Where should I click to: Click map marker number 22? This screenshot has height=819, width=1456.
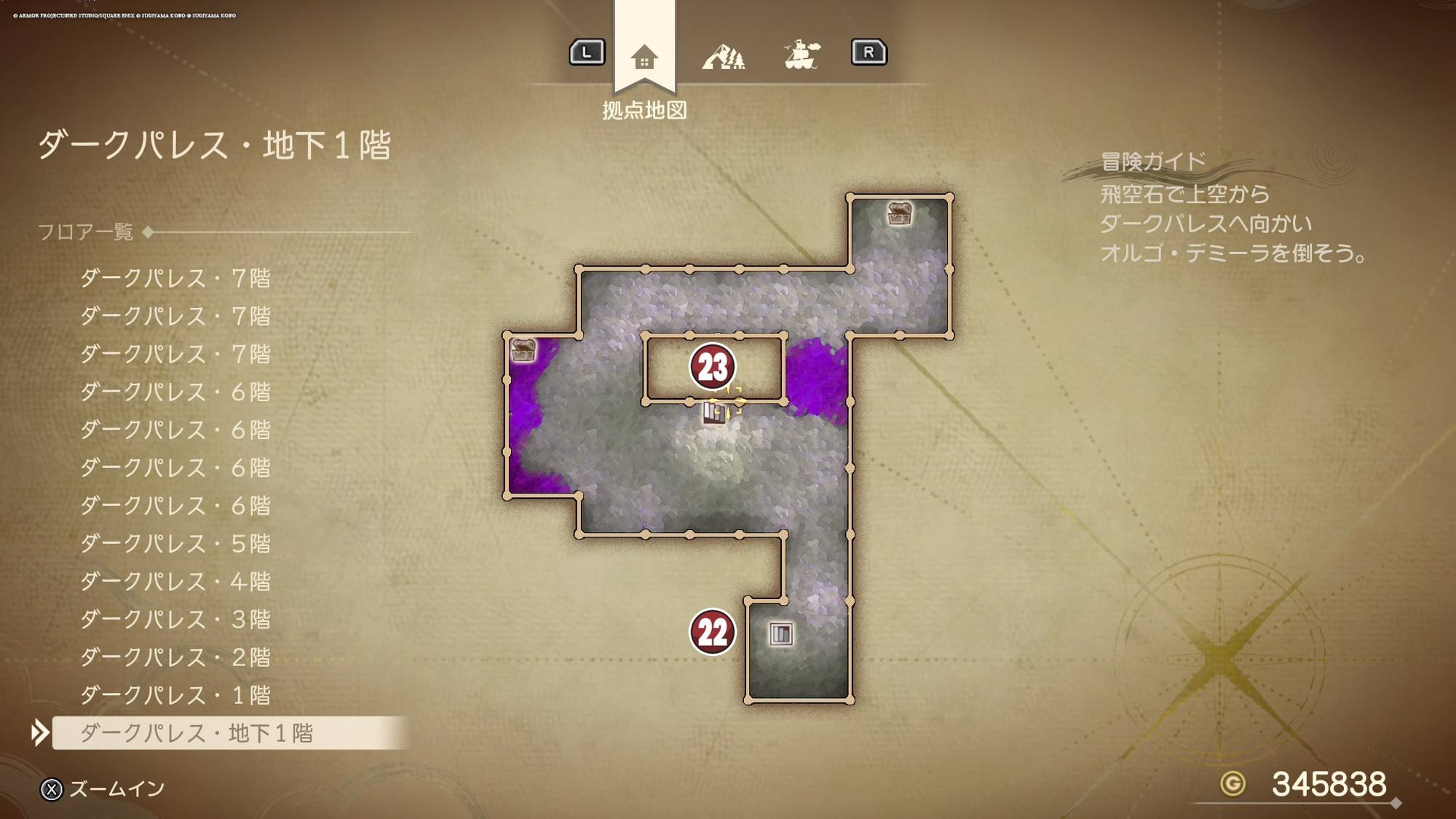pyautogui.click(x=713, y=632)
